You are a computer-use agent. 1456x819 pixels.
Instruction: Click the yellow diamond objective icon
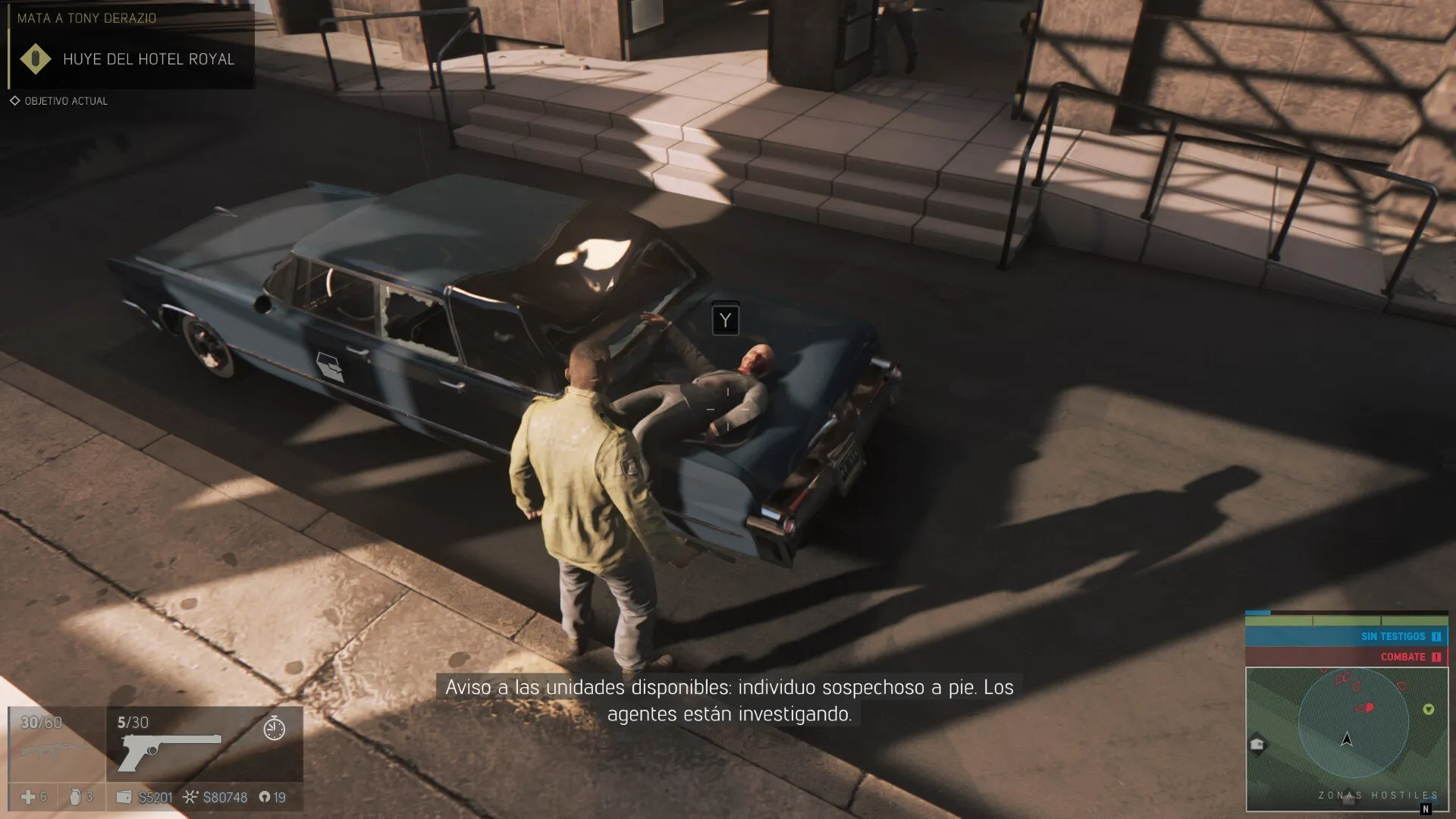pos(35,59)
